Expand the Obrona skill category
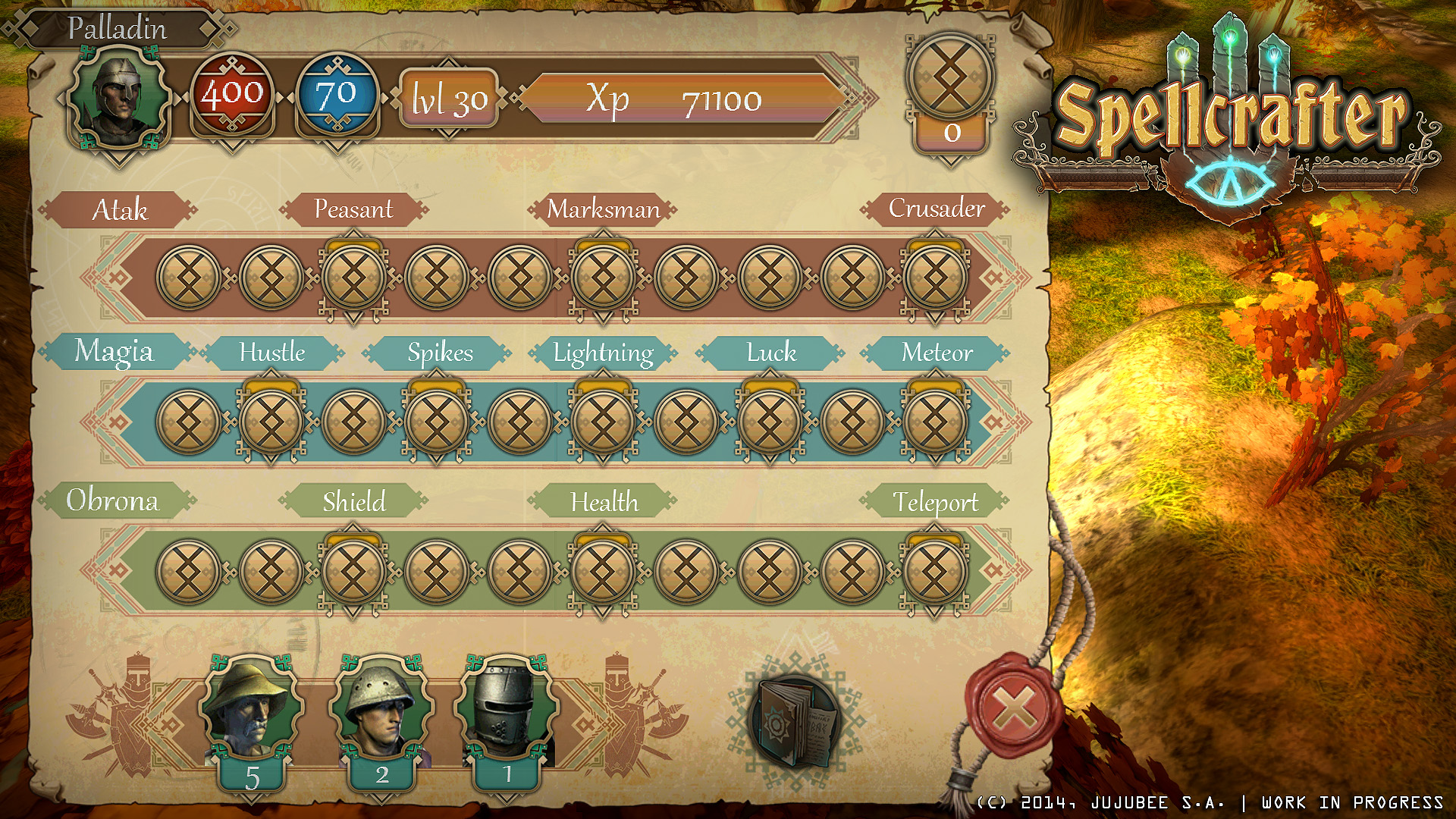This screenshot has width=1456, height=819. coord(114,501)
